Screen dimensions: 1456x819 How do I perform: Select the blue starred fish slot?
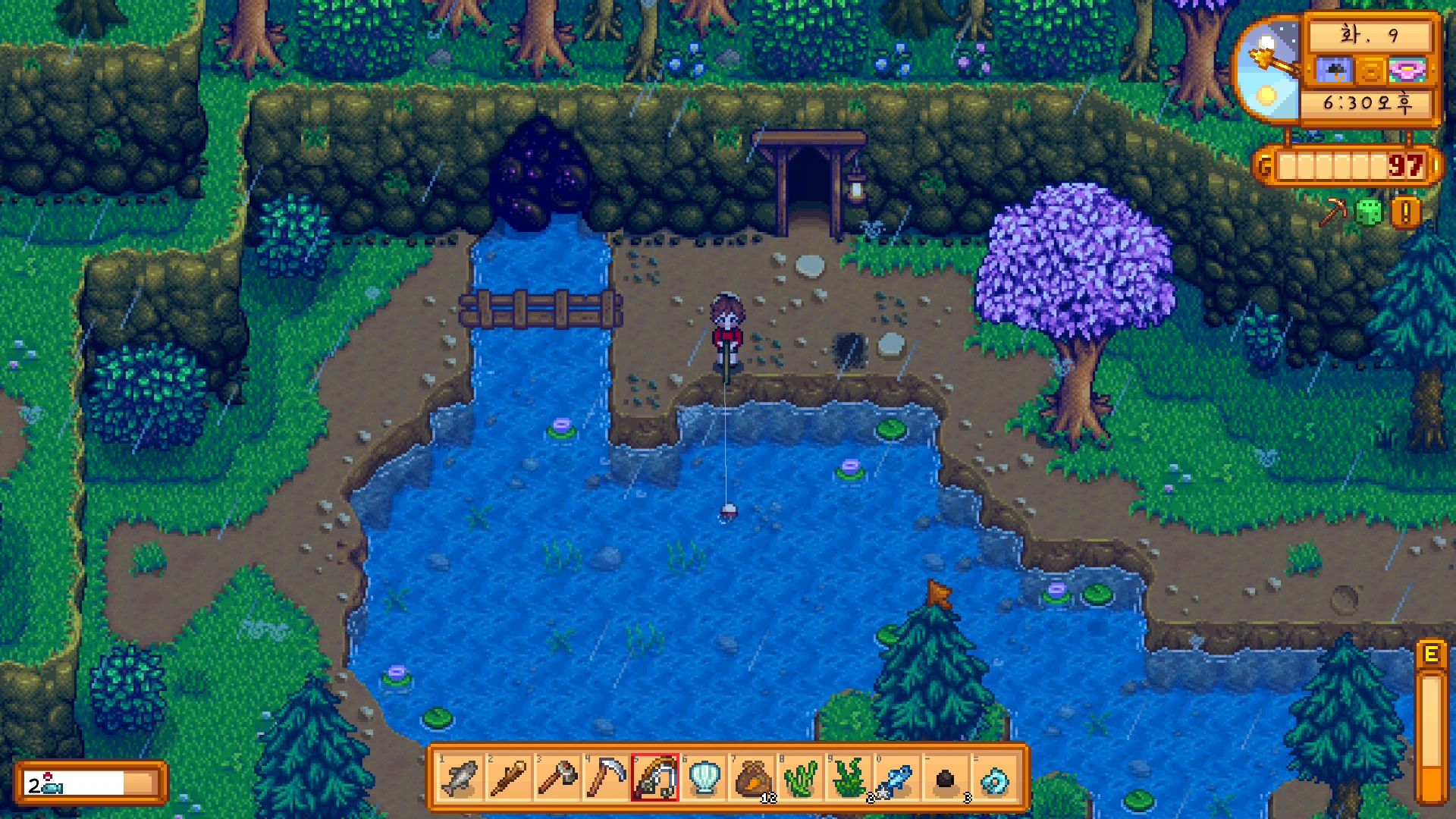coord(898,778)
